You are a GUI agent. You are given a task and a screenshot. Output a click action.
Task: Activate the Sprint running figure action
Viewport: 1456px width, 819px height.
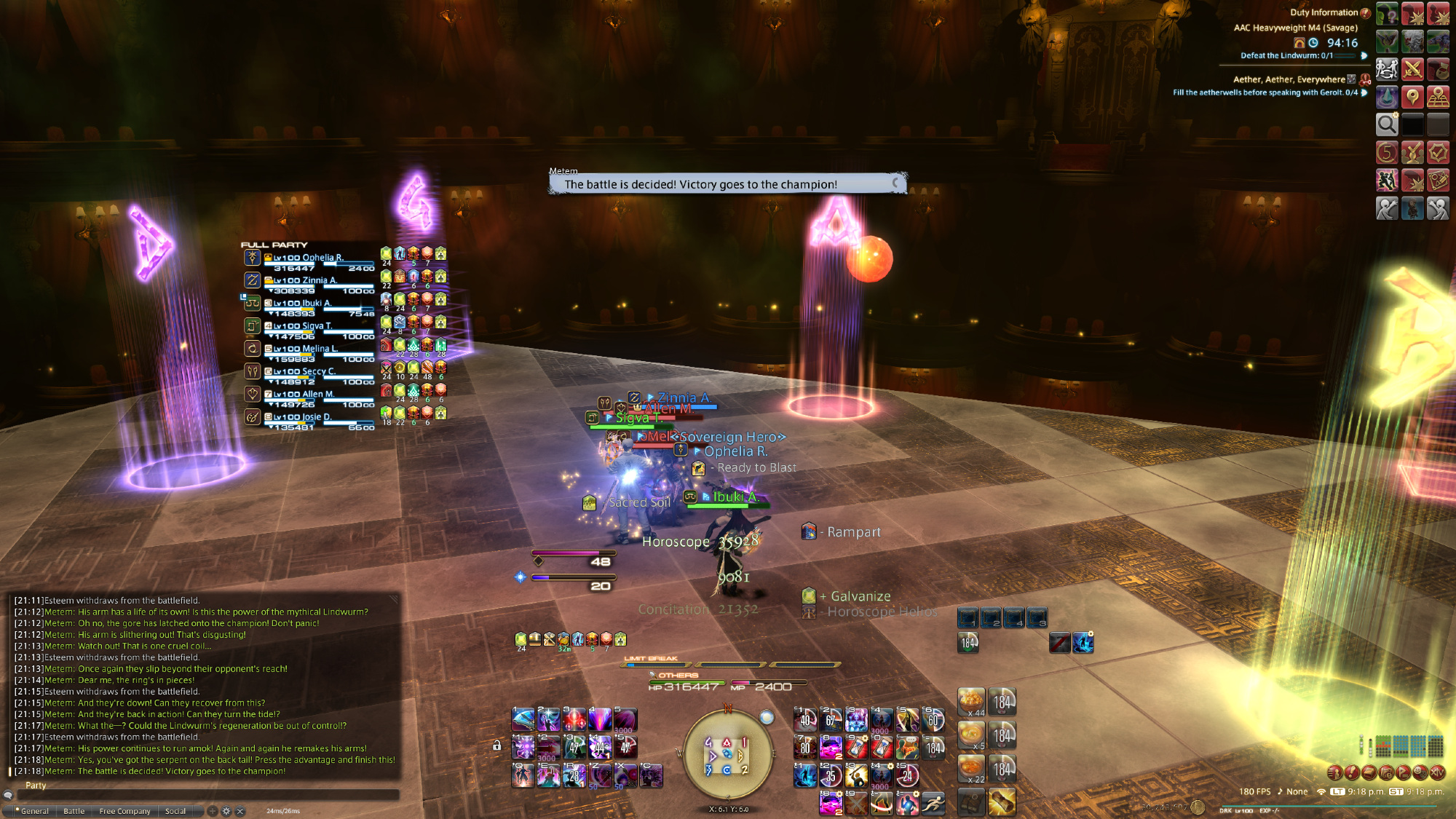933,803
